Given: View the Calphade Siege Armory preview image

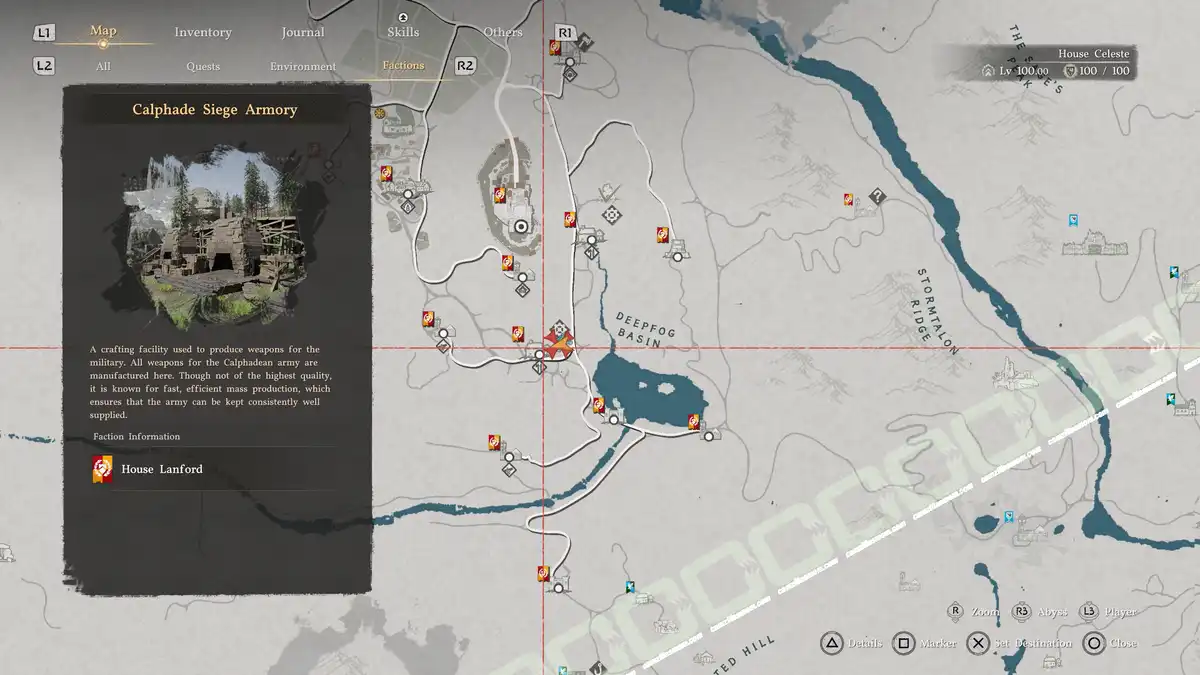Looking at the screenshot, I should [x=215, y=237].
